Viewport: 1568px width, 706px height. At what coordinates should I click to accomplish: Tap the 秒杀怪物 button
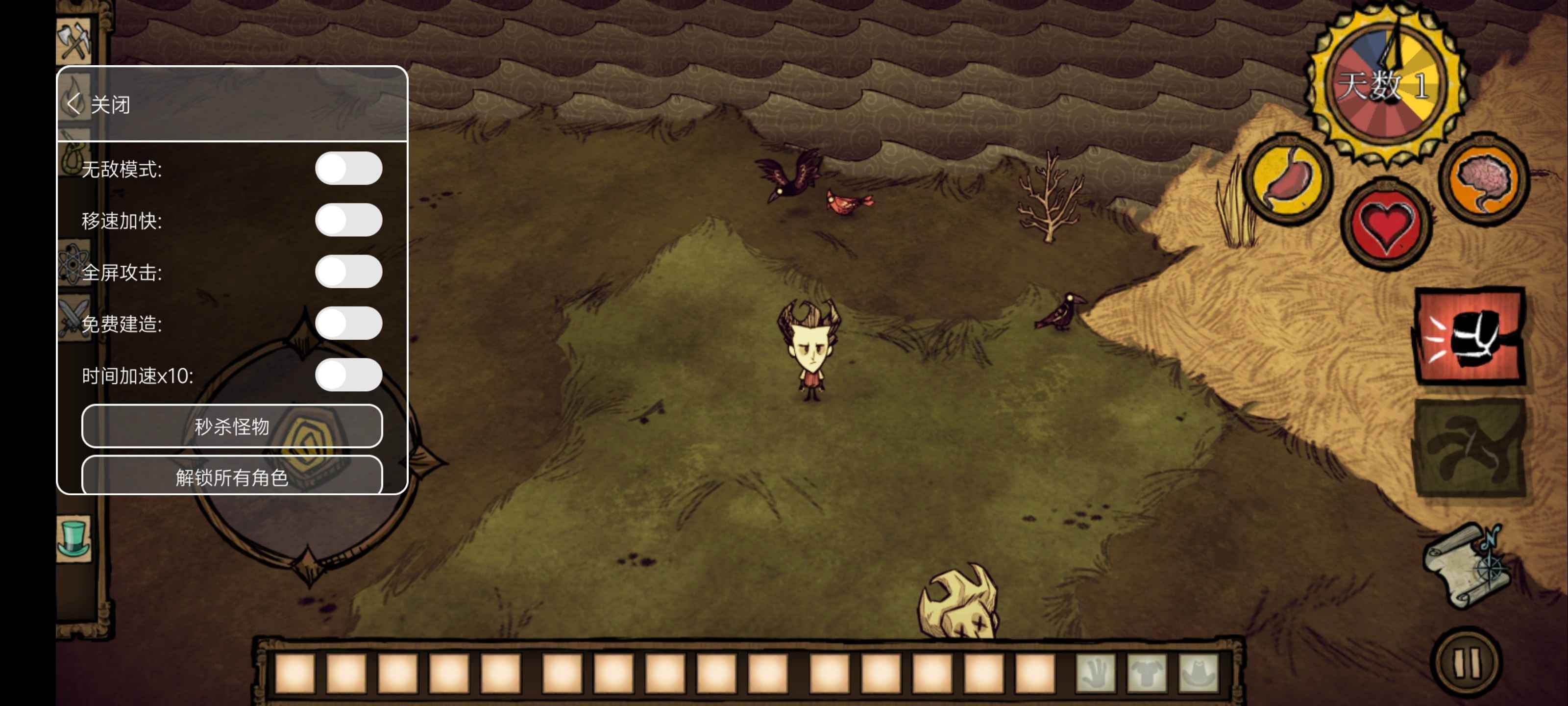[x=232, y=427]
